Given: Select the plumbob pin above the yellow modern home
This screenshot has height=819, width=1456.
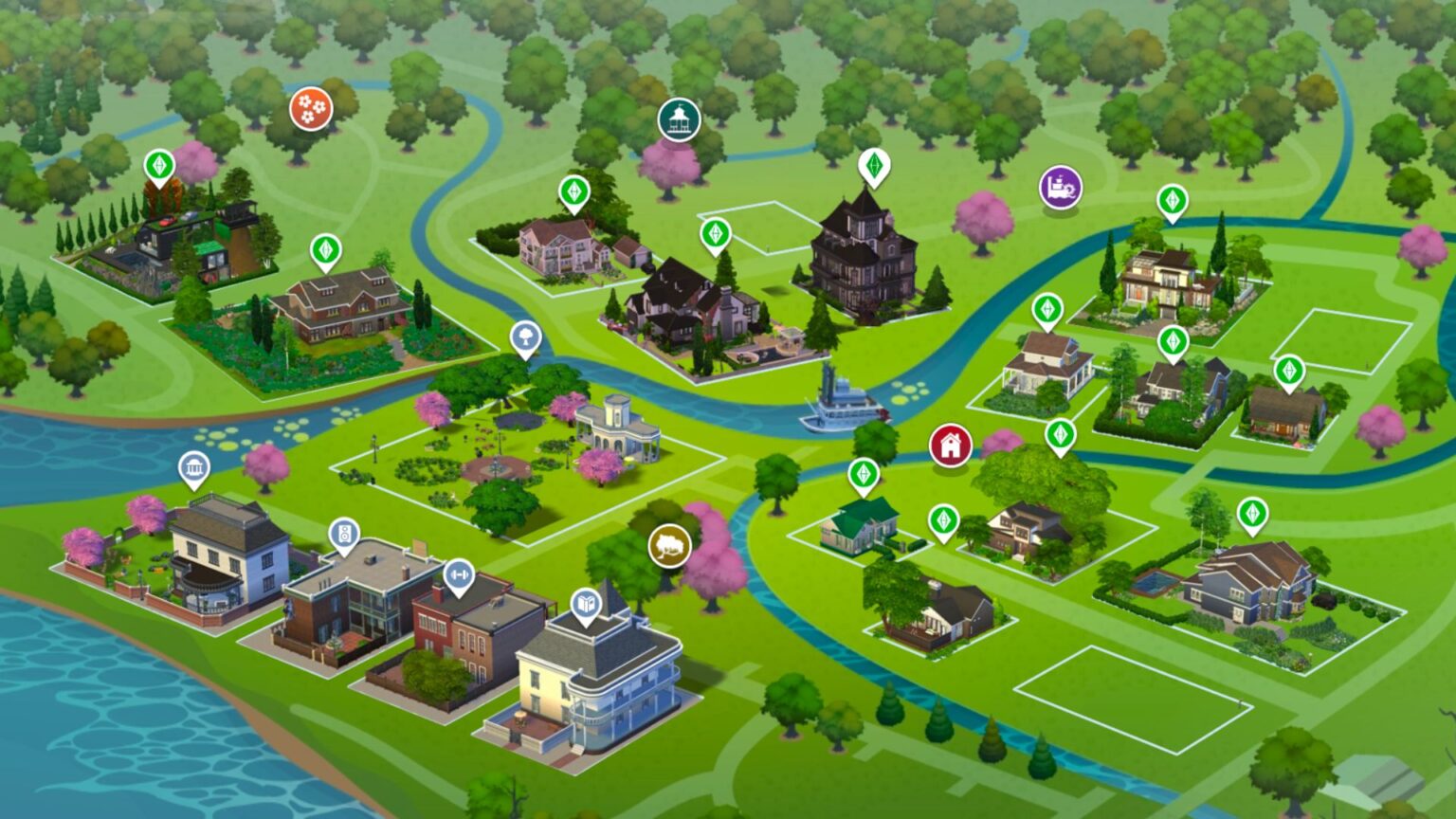Looking at the screenshot, I should pyautogui.click(x=1173, y=202).
